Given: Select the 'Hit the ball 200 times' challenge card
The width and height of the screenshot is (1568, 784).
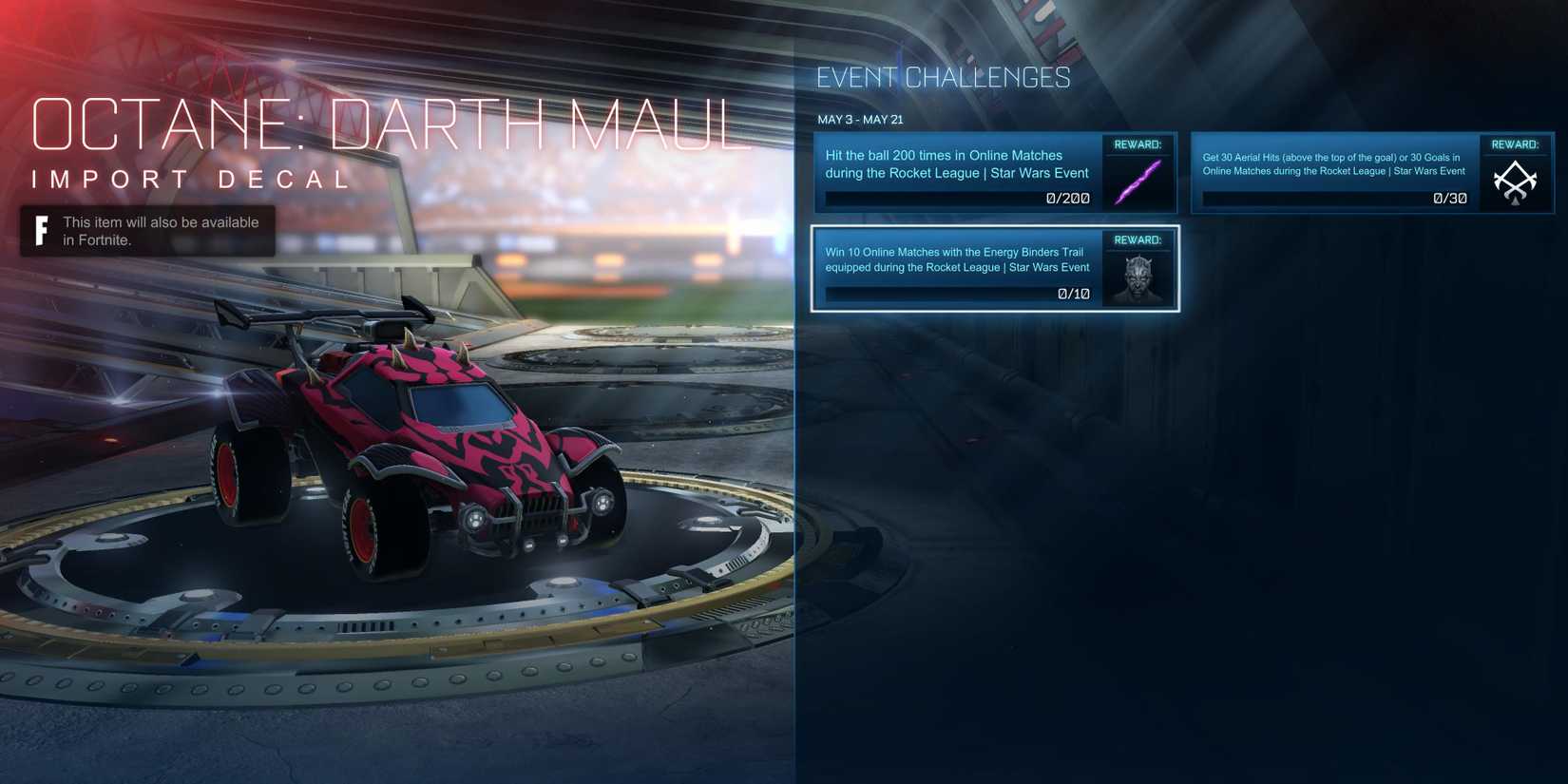Looking at the screenshot, I should pyautogui.click(x=955, y=173).
